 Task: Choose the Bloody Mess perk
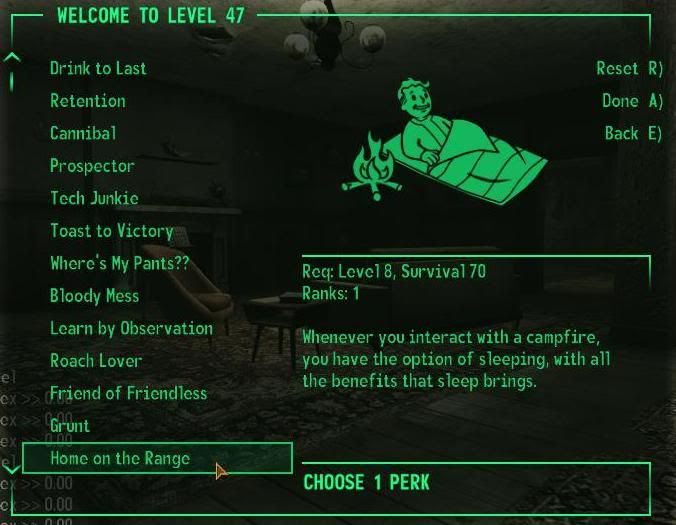point(94,296)
